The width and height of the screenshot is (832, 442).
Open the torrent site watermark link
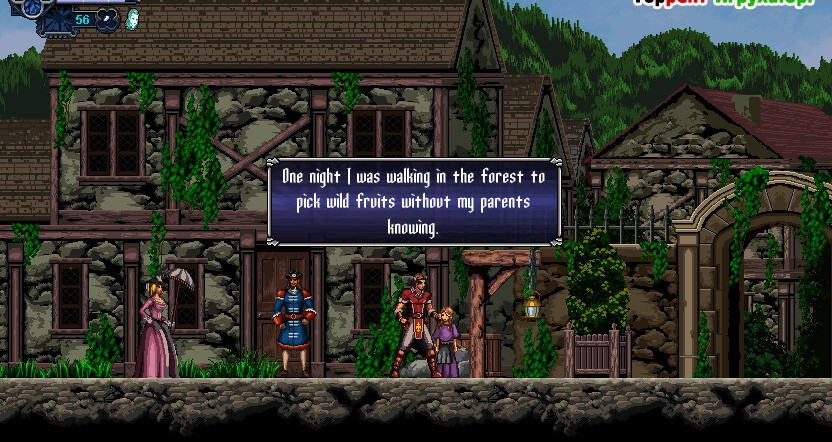(x=732, y=3)
